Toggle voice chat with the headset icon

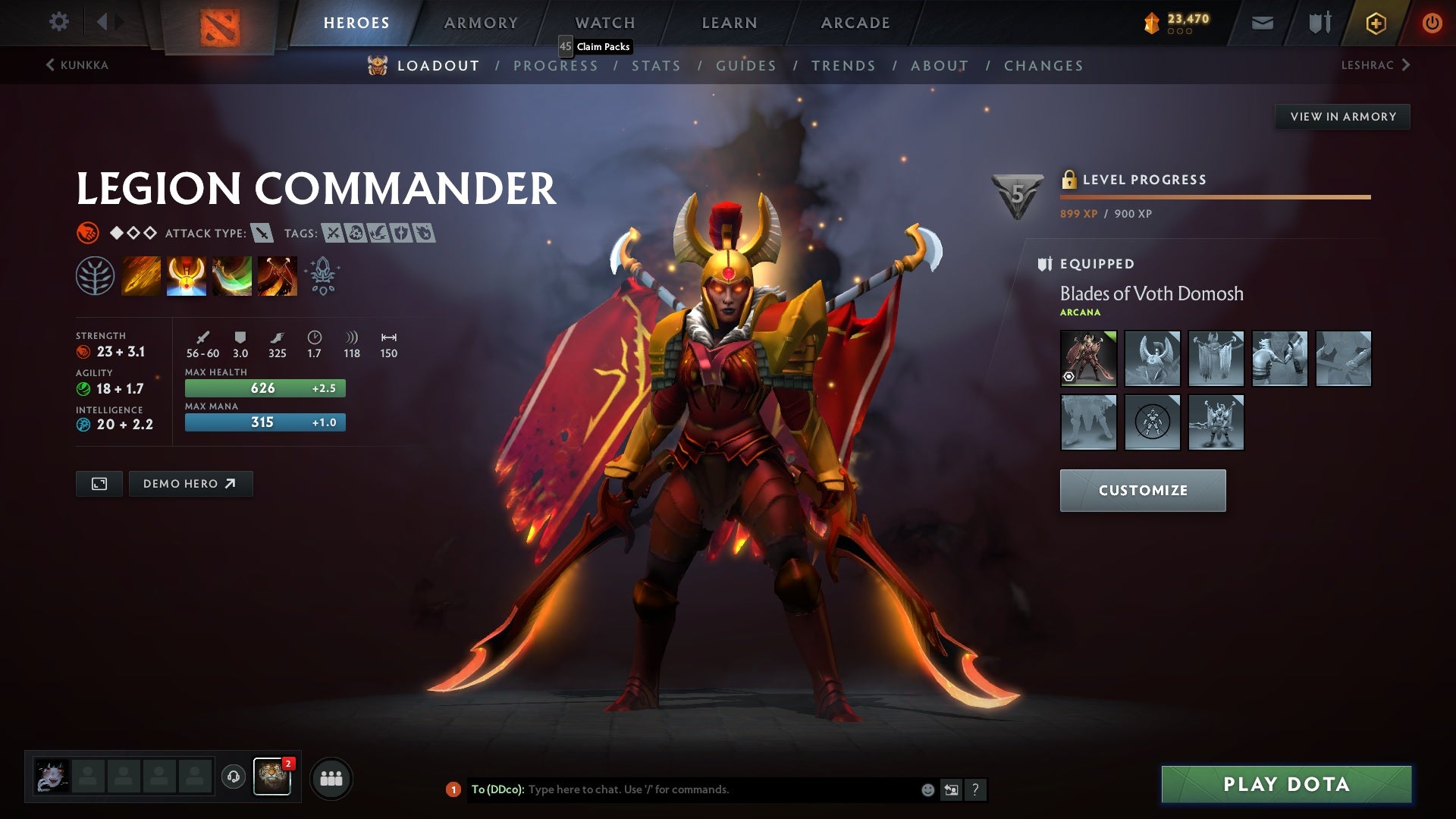234,777
